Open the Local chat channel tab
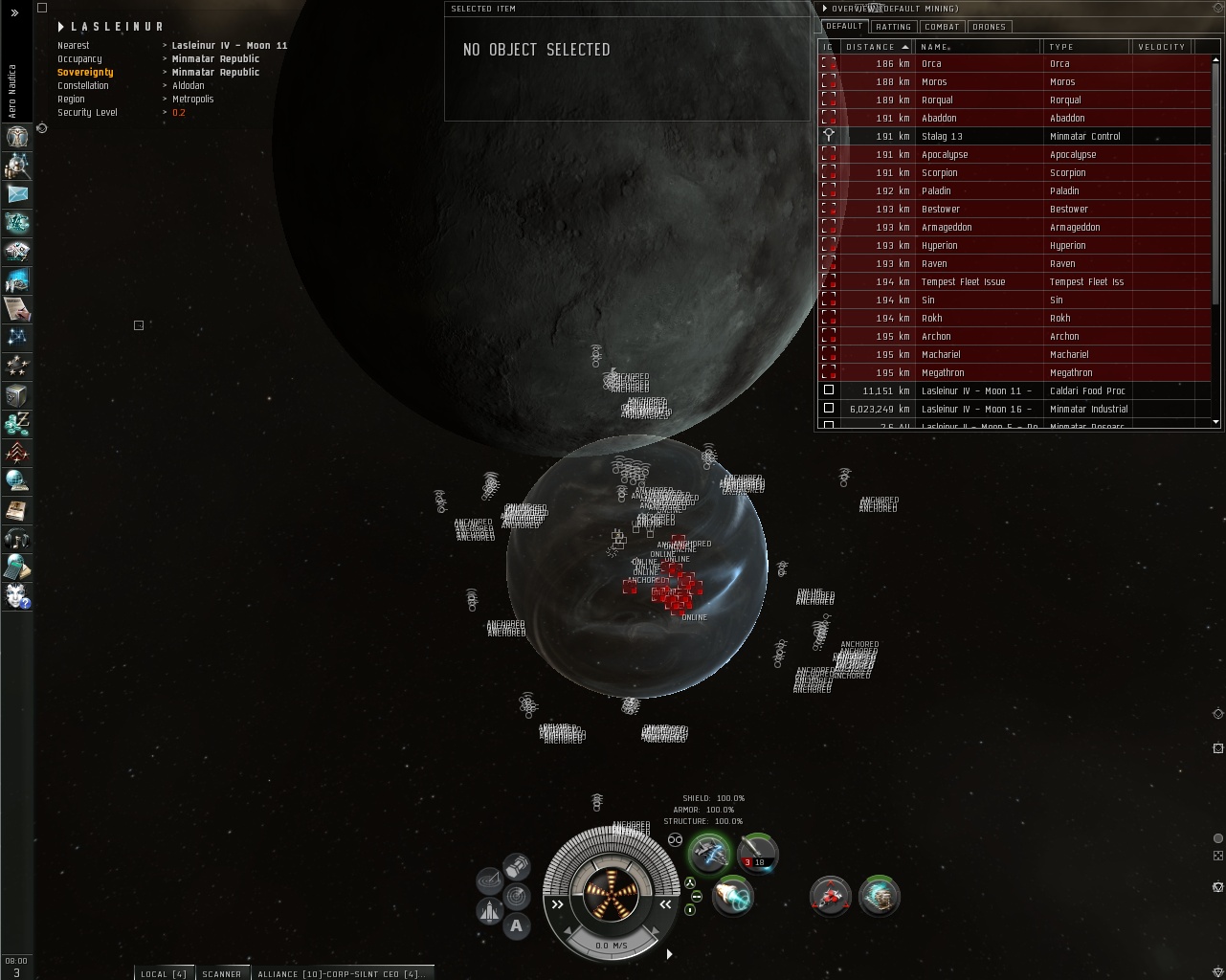This screenshot has height=980, width=1226. click(x=164, y=973)
